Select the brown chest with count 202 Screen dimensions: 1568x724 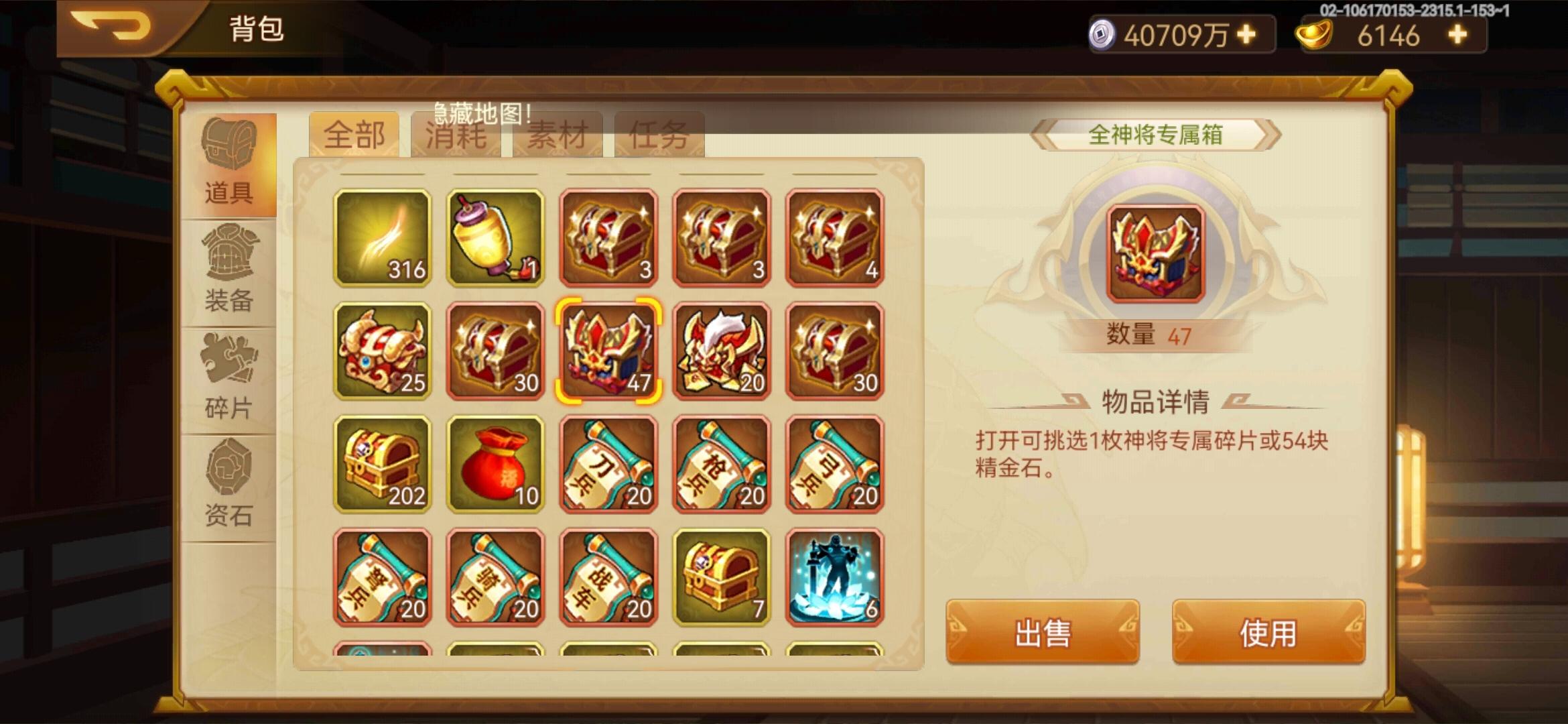(x=382, y=463)
